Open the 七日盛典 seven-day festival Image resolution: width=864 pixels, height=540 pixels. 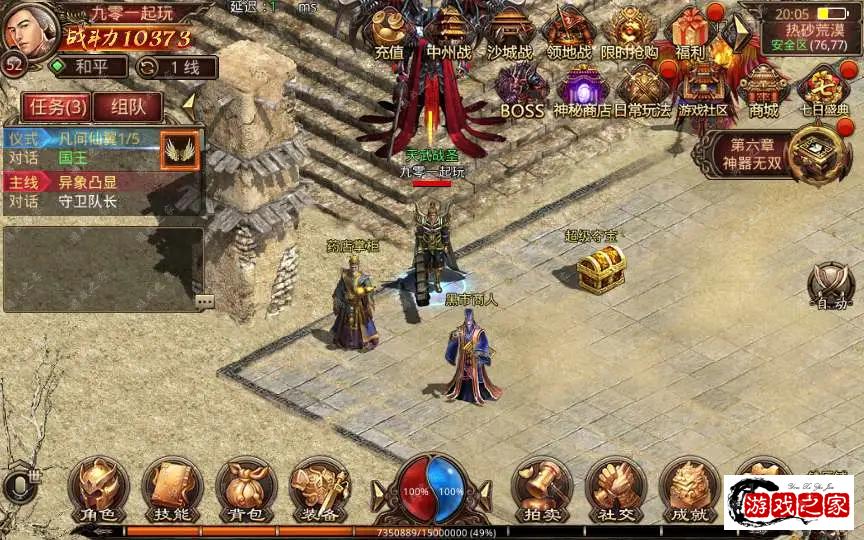coord(824,90)
